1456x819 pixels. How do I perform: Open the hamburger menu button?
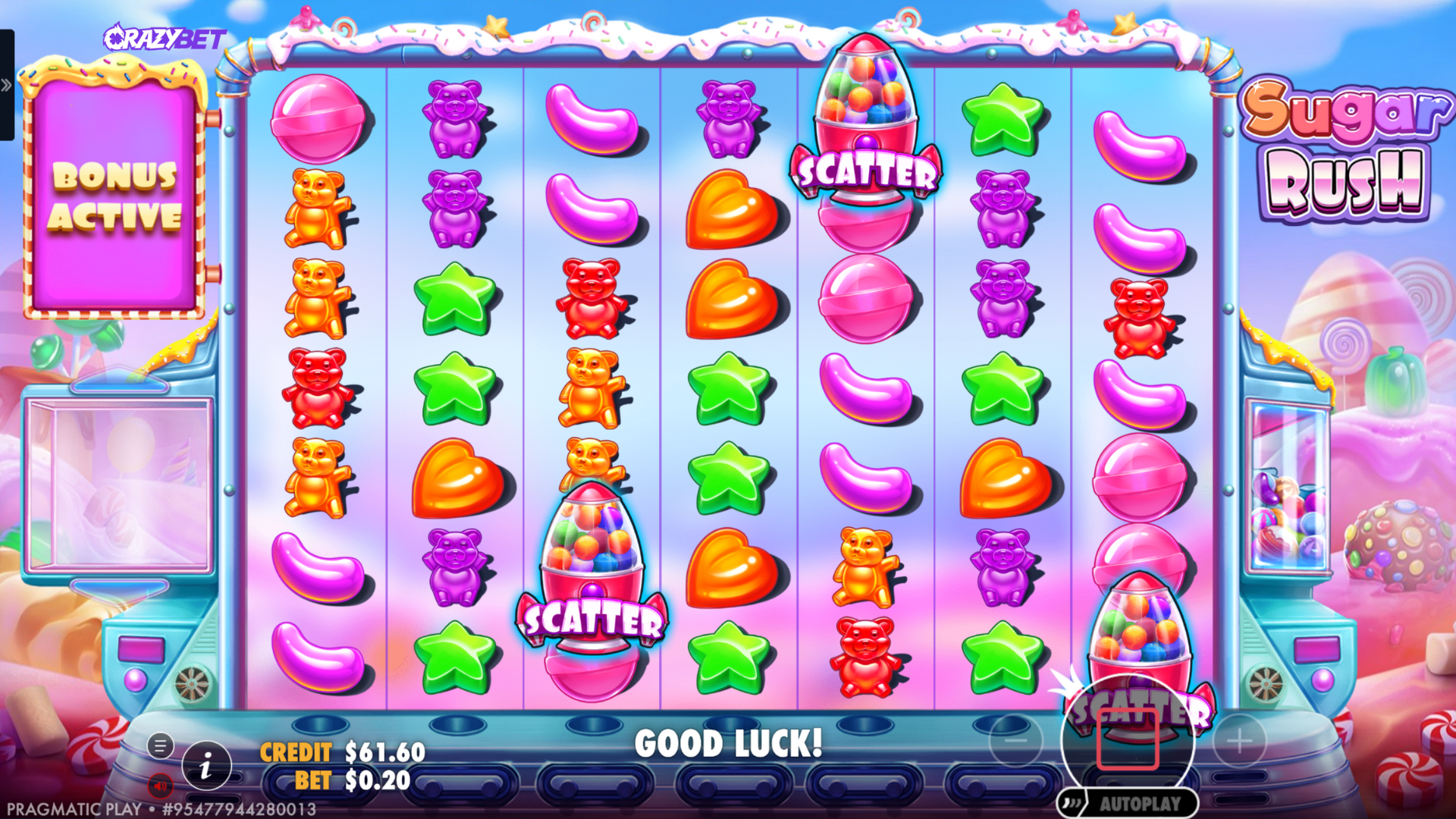pyautogui.click(x=160, y=746)
